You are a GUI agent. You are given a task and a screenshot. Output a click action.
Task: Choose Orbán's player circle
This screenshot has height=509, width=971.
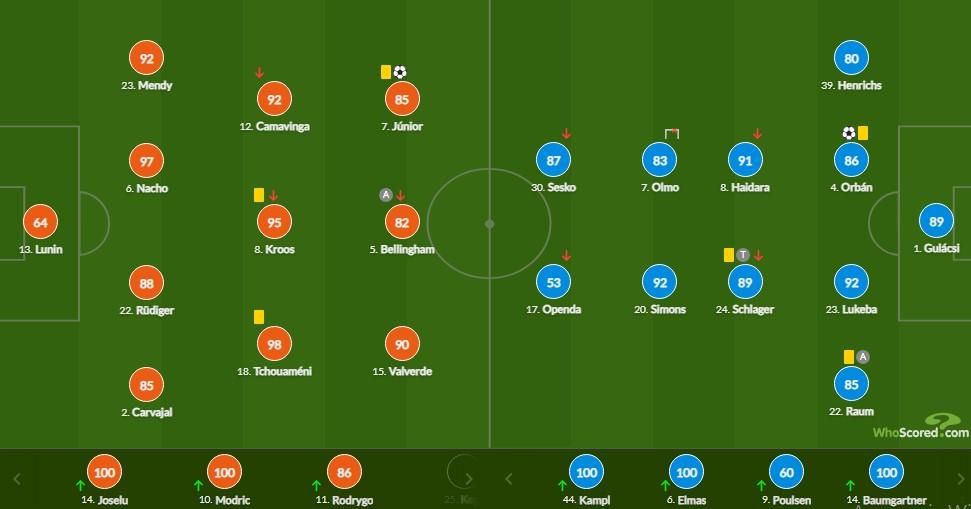point(851,161)
